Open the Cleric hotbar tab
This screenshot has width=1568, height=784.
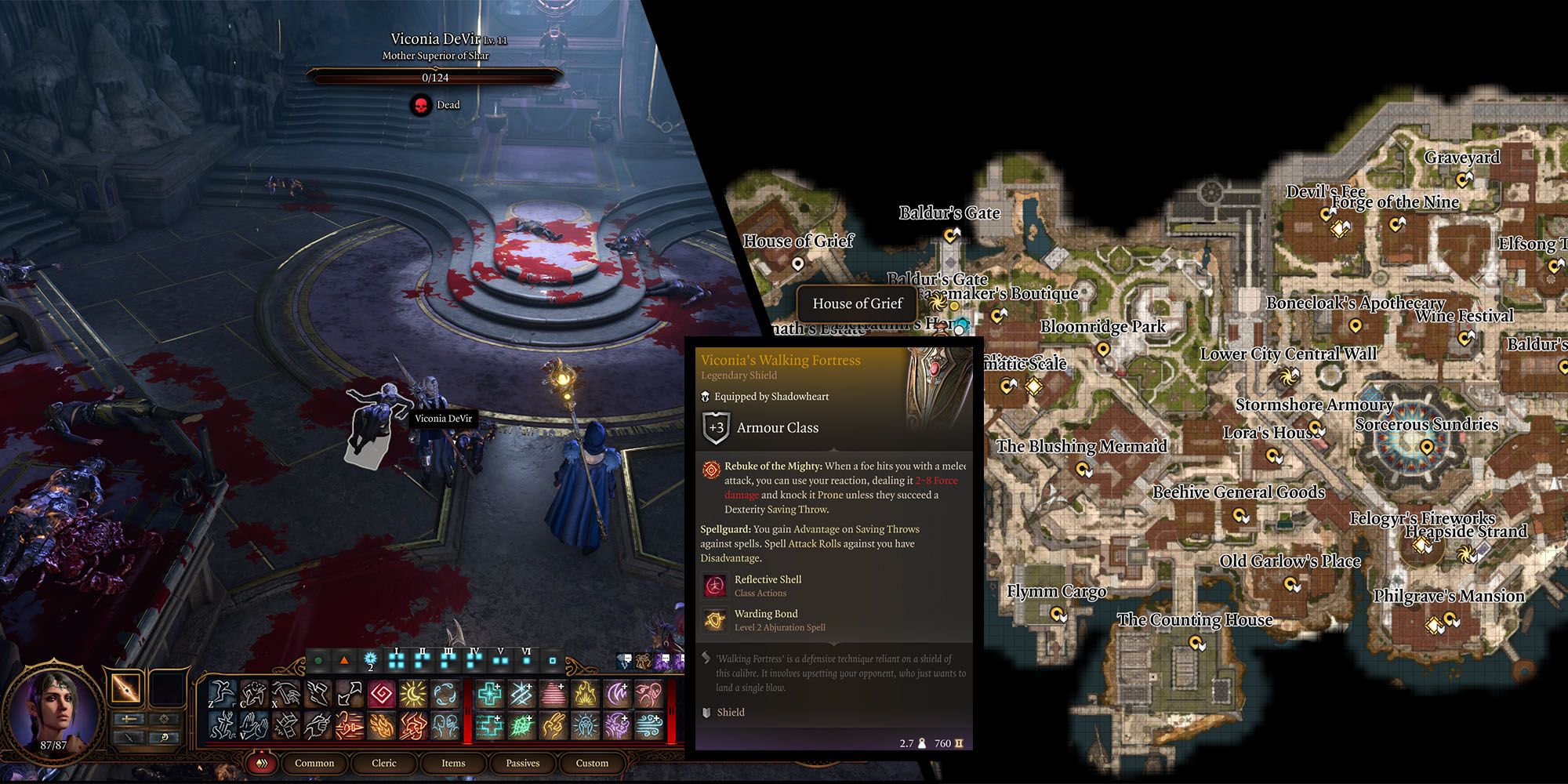click(x=384, y=763)
